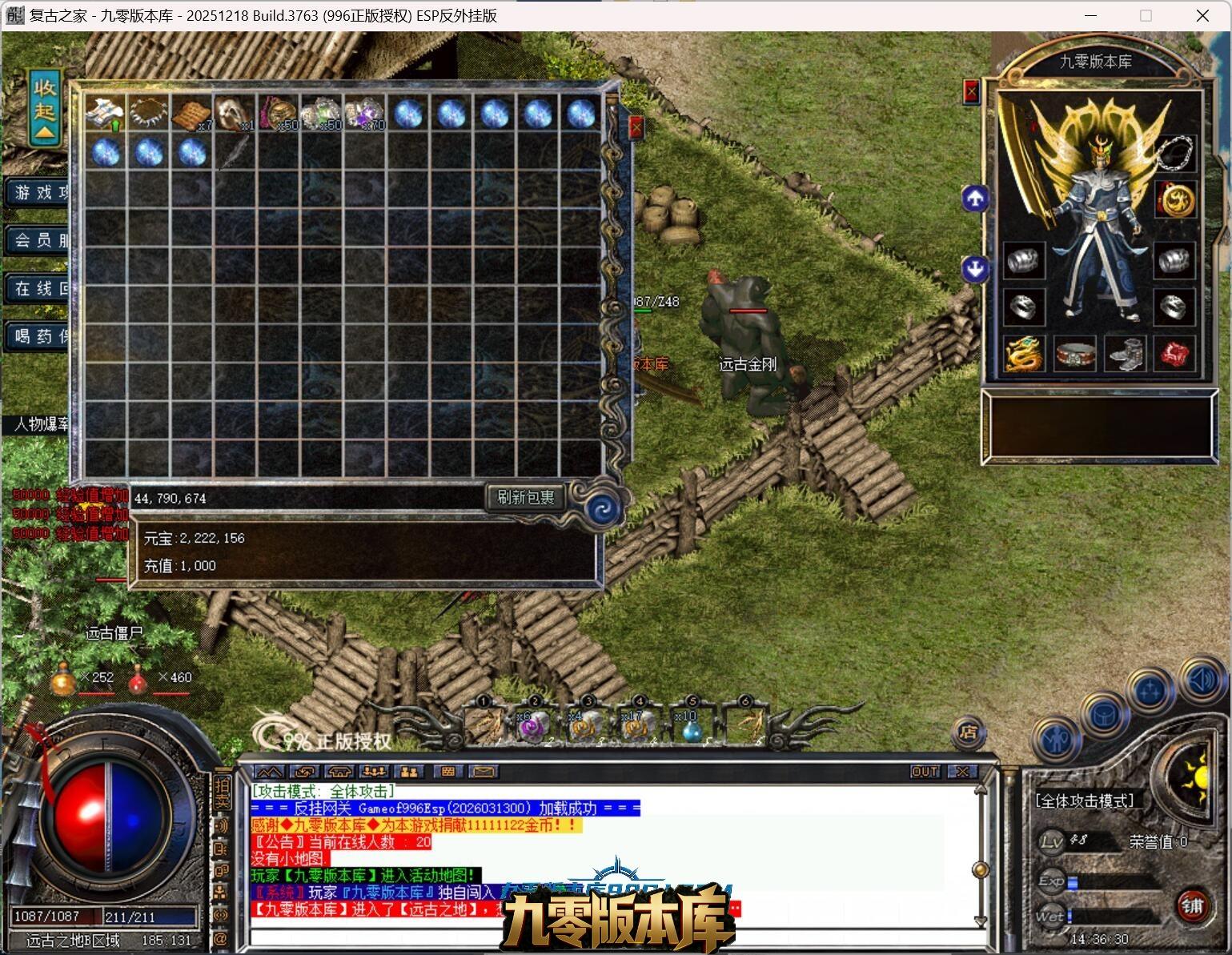This screenshot has height=955, width=1232.
Task: Close the inventory bag window
Action: point(636,127)
